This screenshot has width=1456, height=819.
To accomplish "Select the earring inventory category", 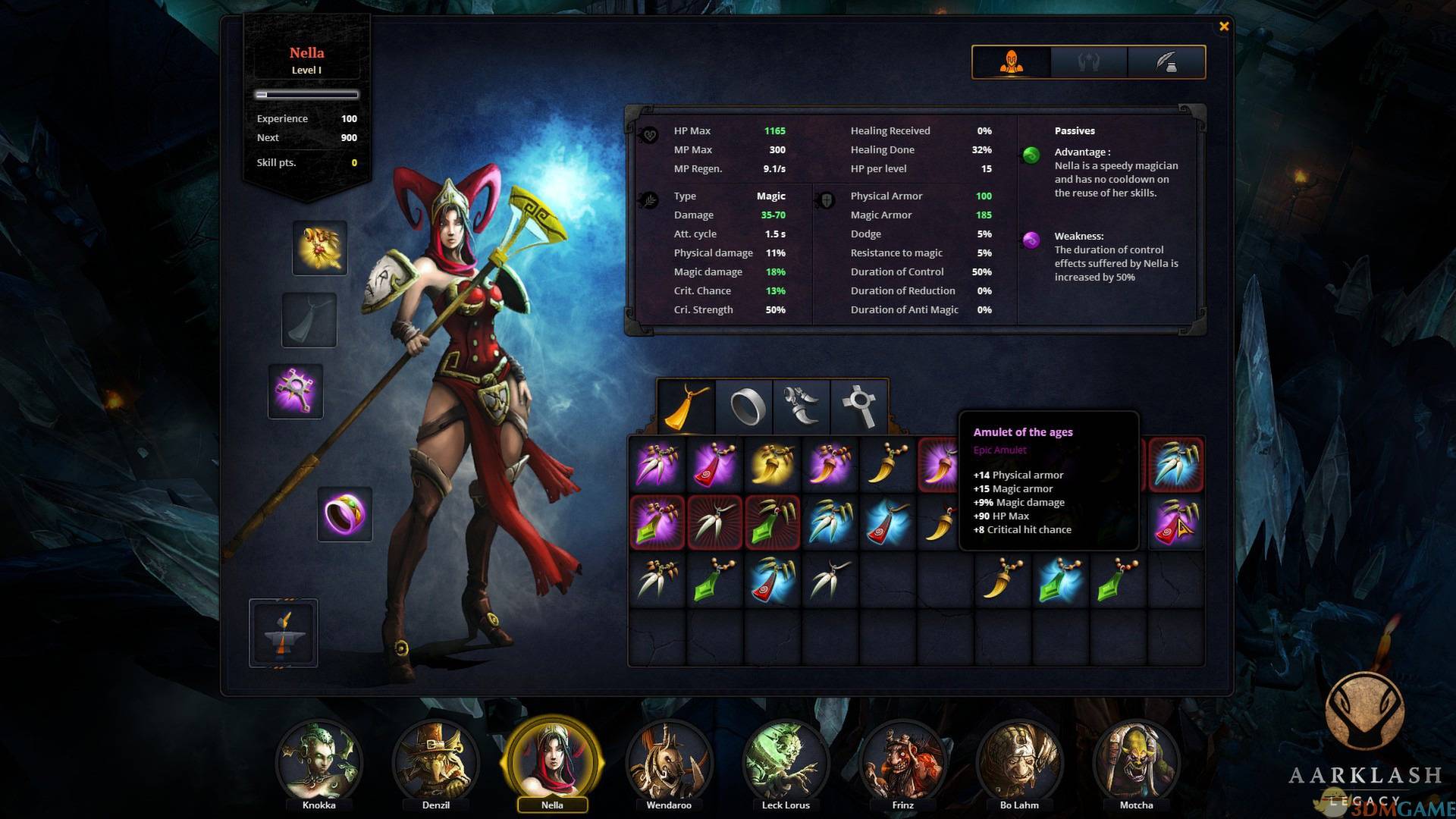I will tap(802, 406).
